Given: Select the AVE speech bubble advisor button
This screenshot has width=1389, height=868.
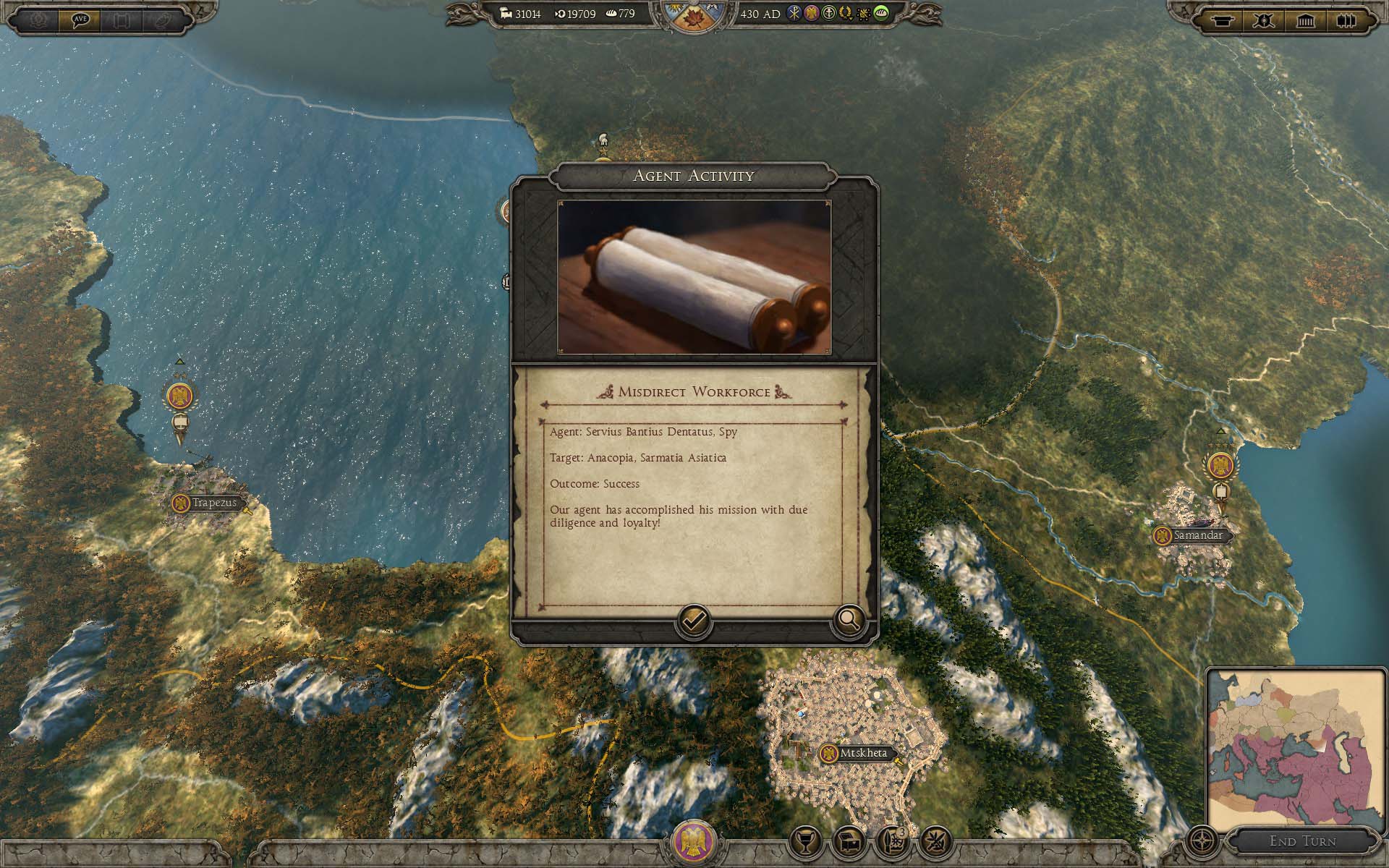Looking at the screenshot, I should tap(80, 20).
